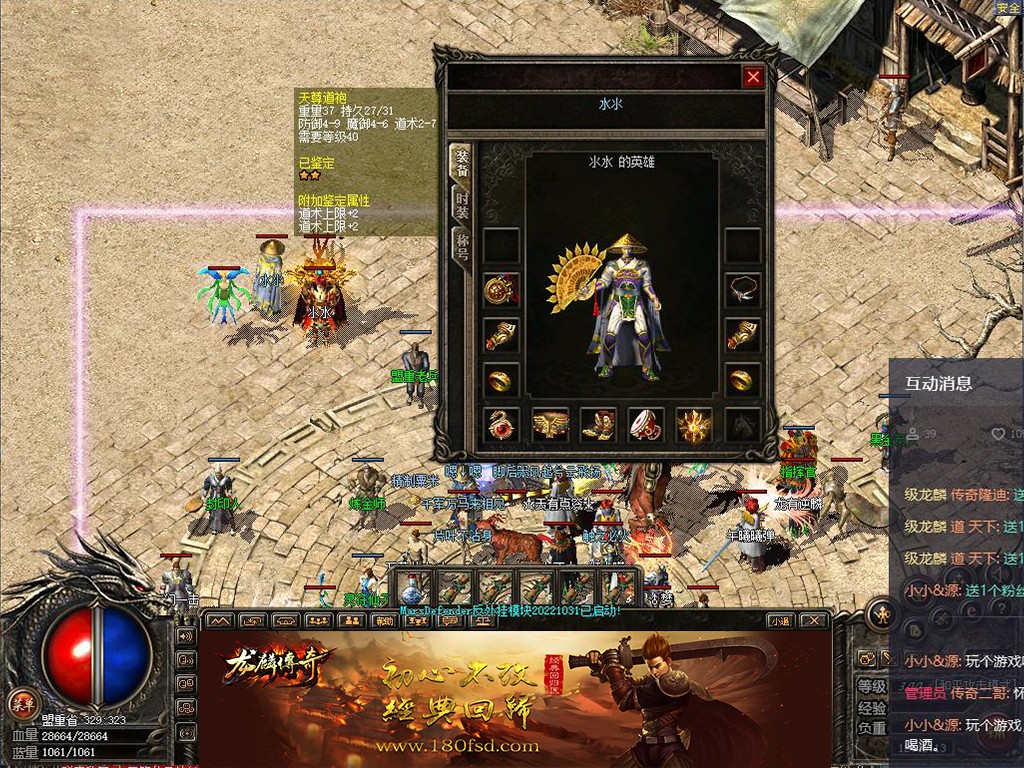
Task: Select the 装备 equipment tab
Action: [x=462, y=164]
